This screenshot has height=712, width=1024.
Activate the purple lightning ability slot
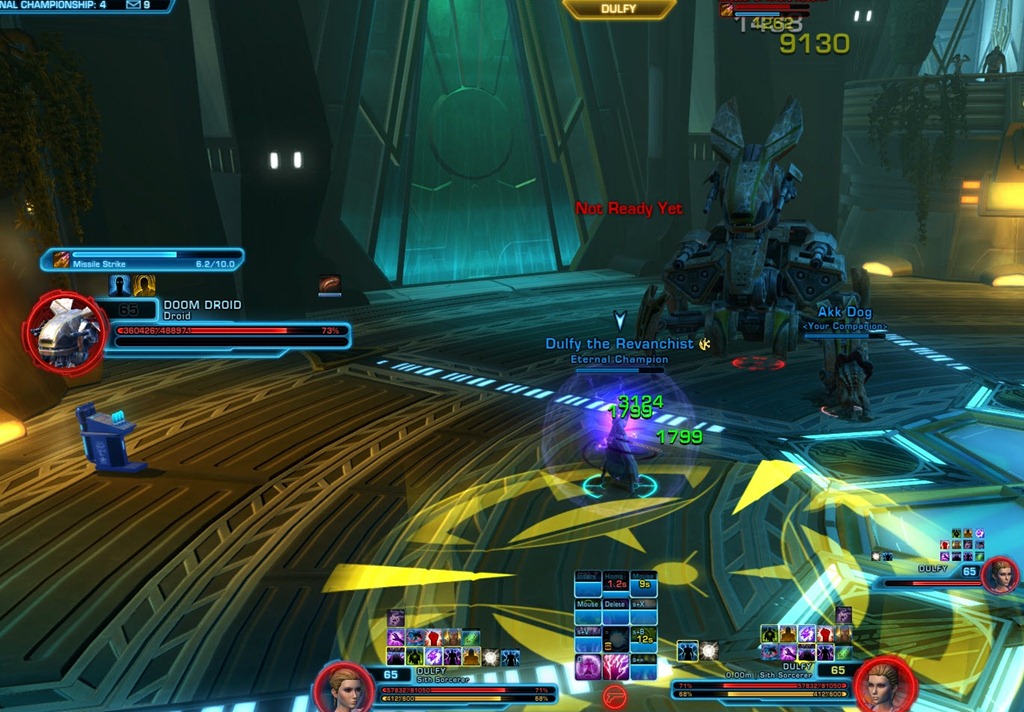point(616,666)
